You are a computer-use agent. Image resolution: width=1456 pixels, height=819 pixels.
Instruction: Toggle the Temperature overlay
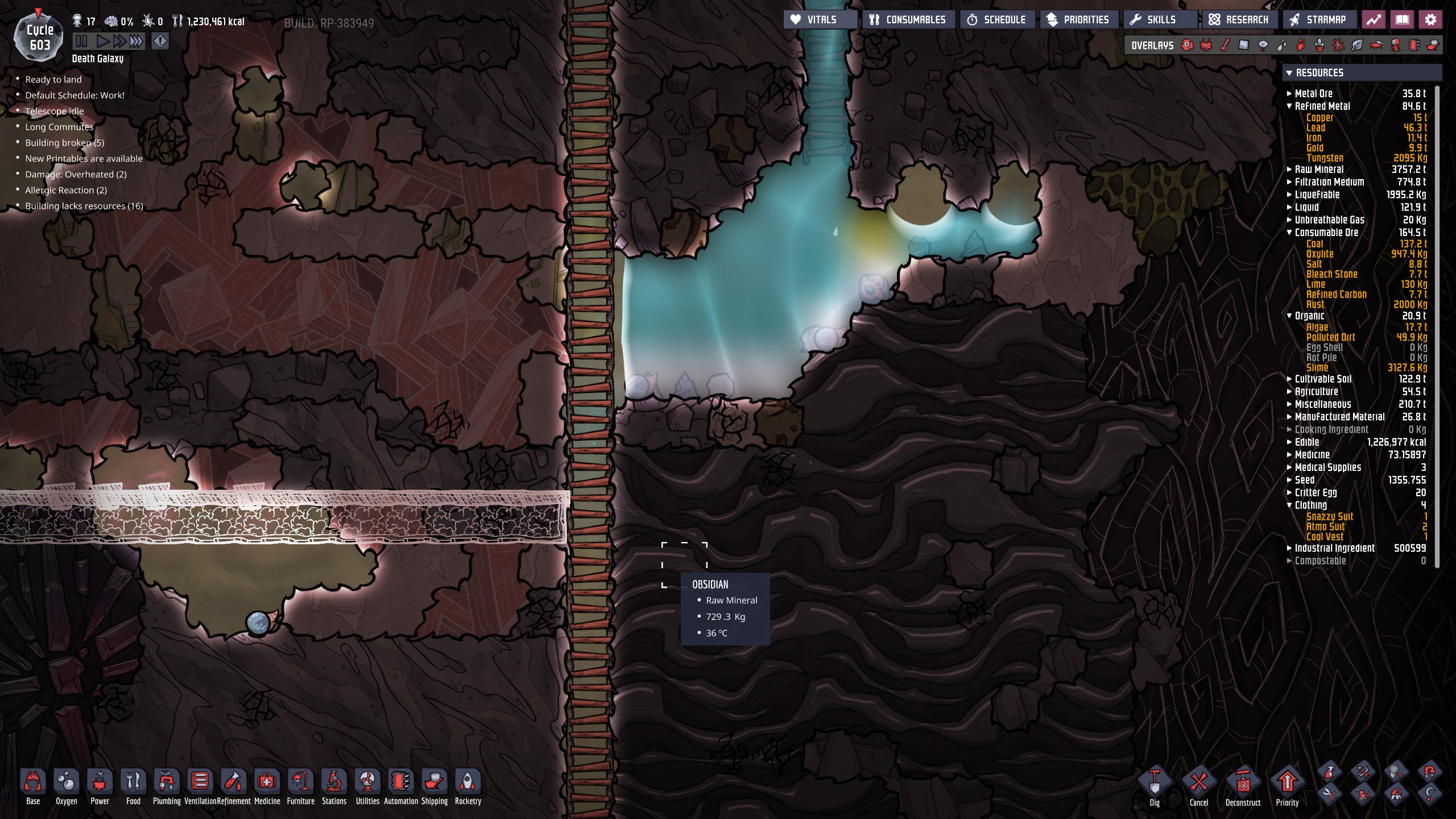point(1224,45)
